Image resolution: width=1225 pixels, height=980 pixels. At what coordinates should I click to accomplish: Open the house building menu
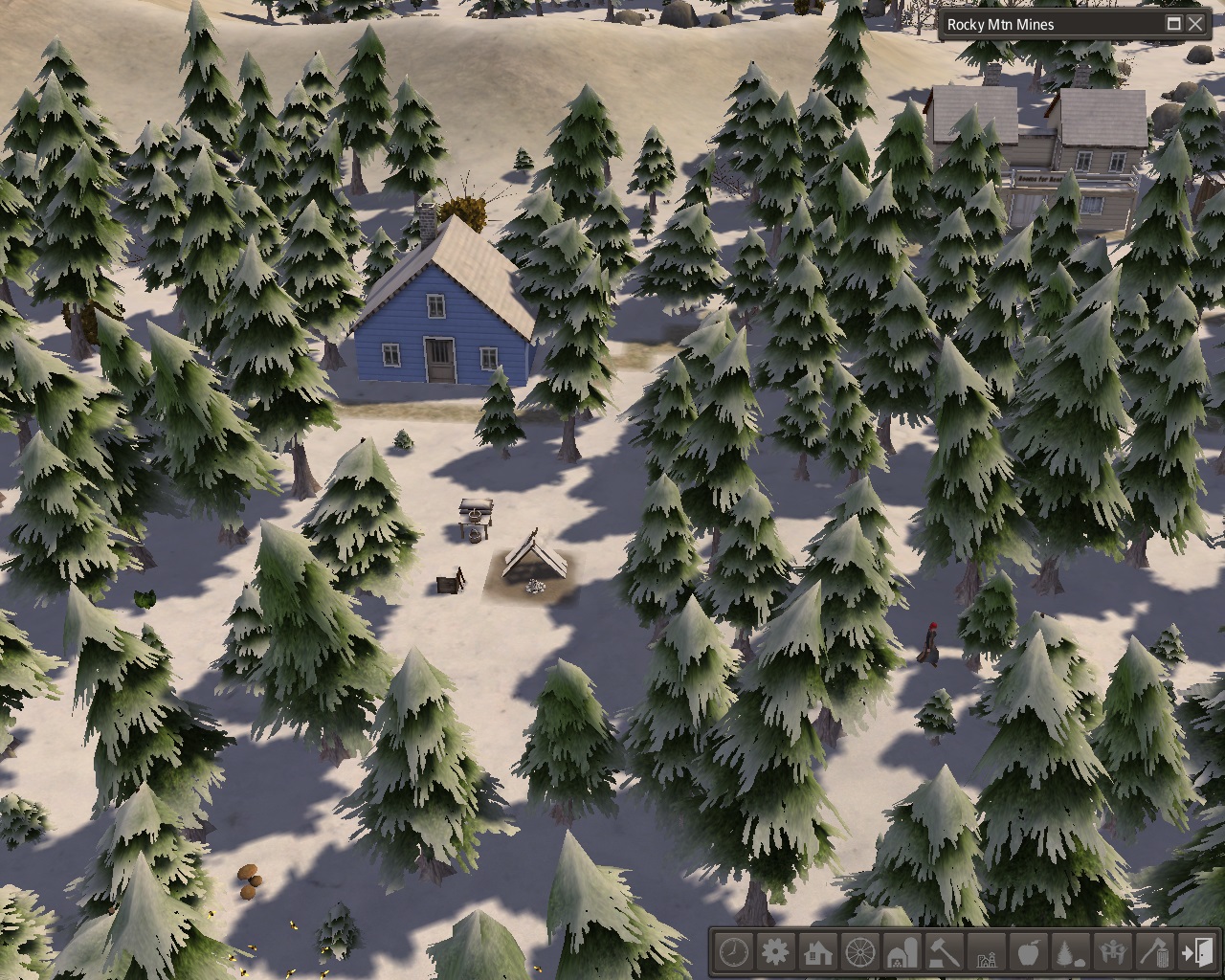817,952
